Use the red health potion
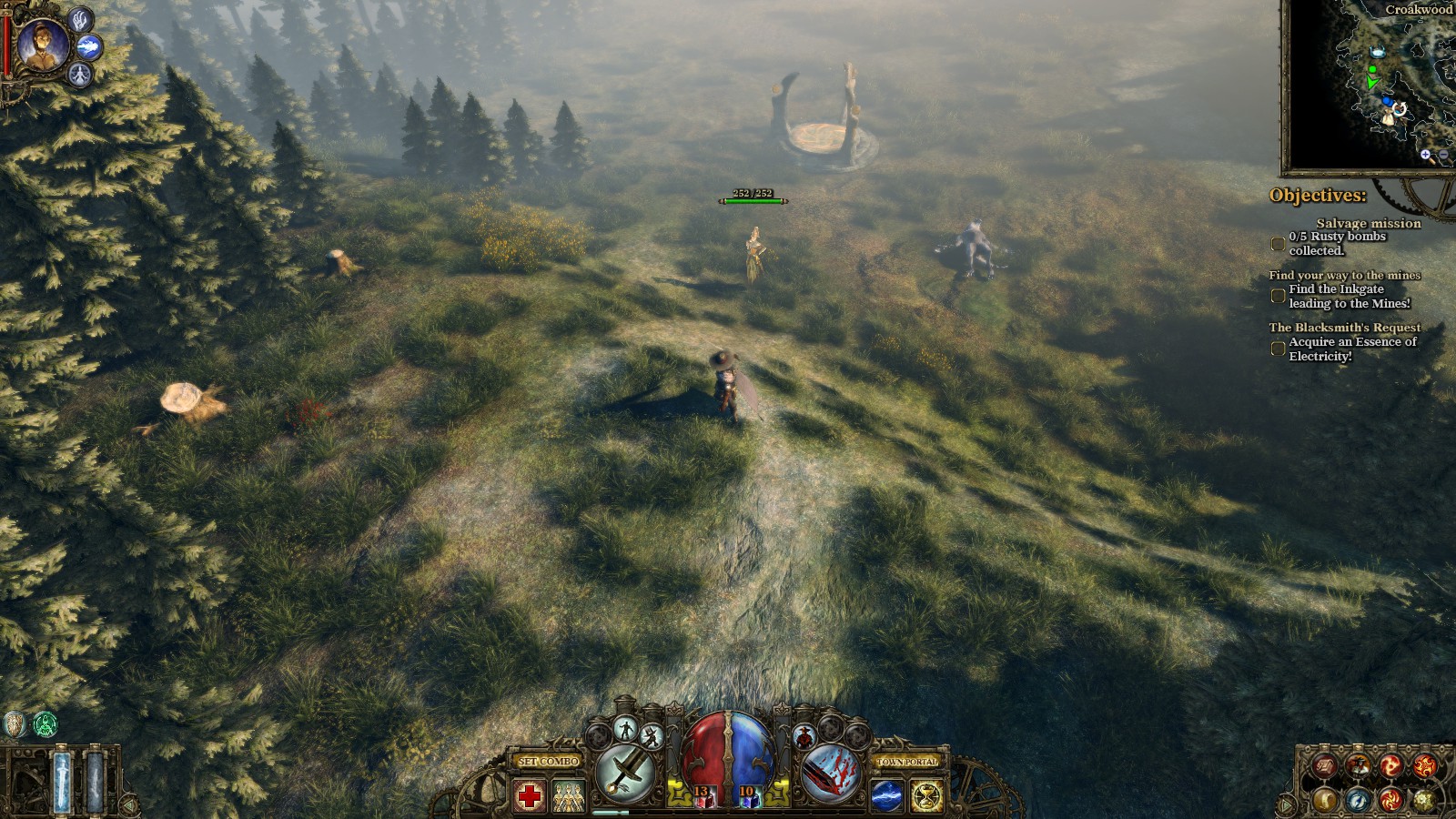This screenshot has height=819, width=1456. tap(702, 797)
